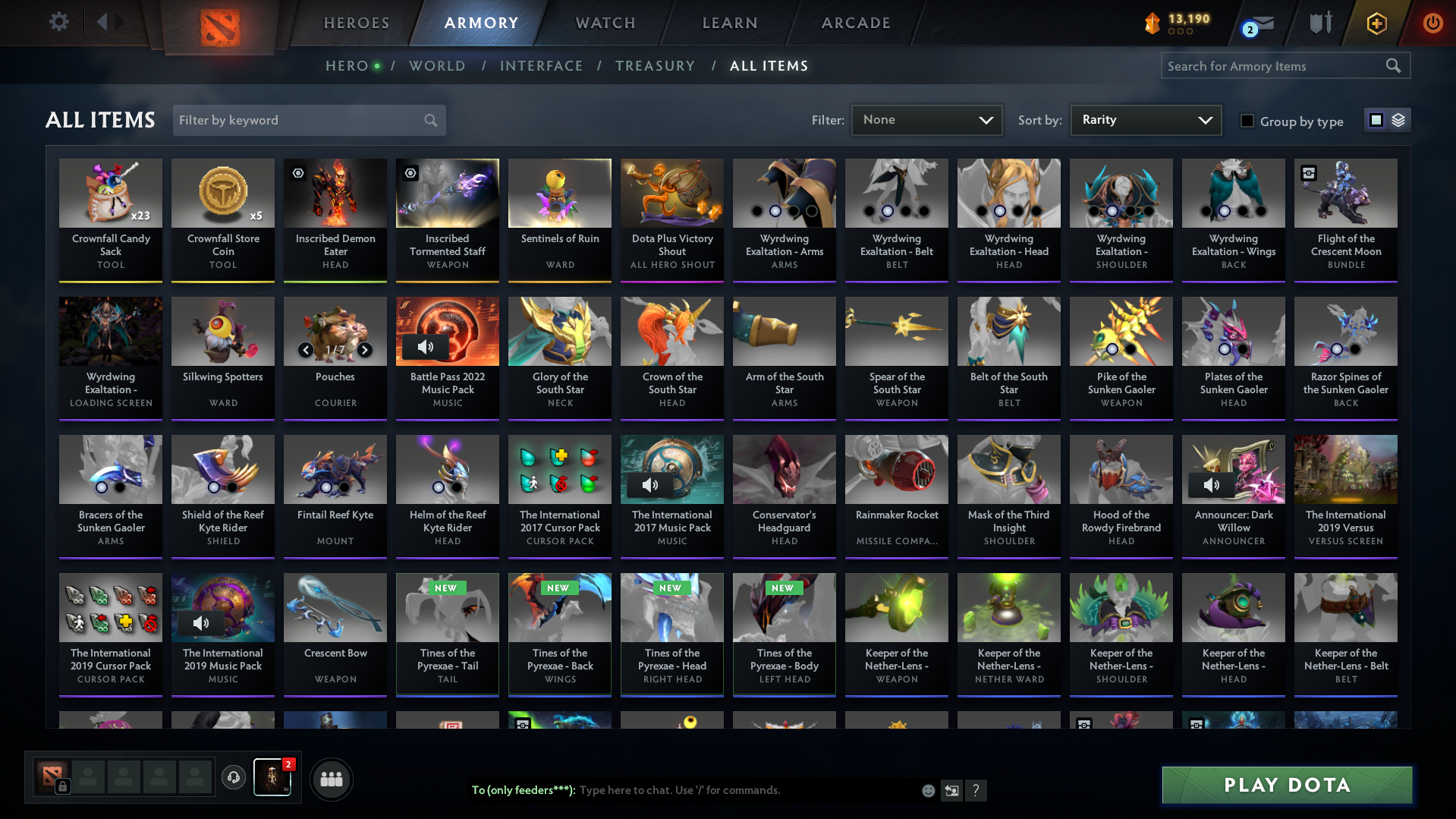Switch to the WATCH tab

pyautogui.click(x=605, y=23)
